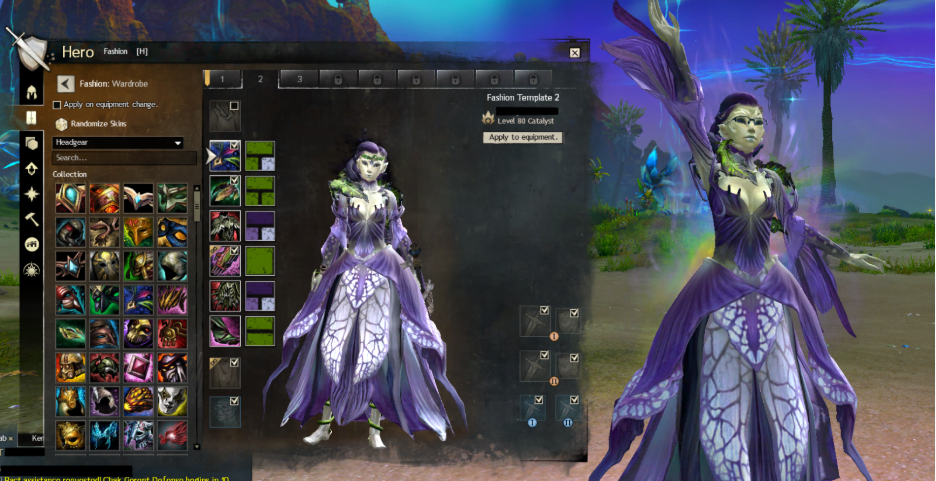Image resolution: width=936 pixels, height=481 pixels.
Task: Go back from Fashion Wardrobe
Action: click(x=66, y=84)
